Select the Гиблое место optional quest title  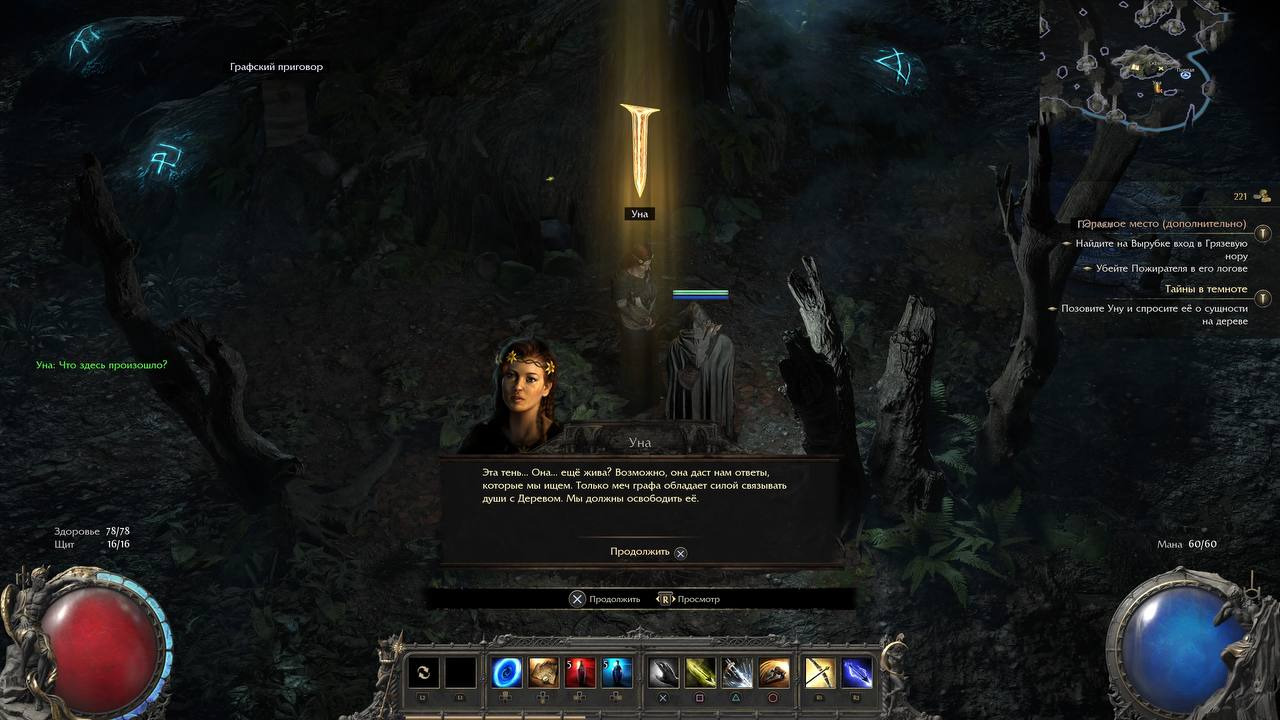(x=1162, y=224)
